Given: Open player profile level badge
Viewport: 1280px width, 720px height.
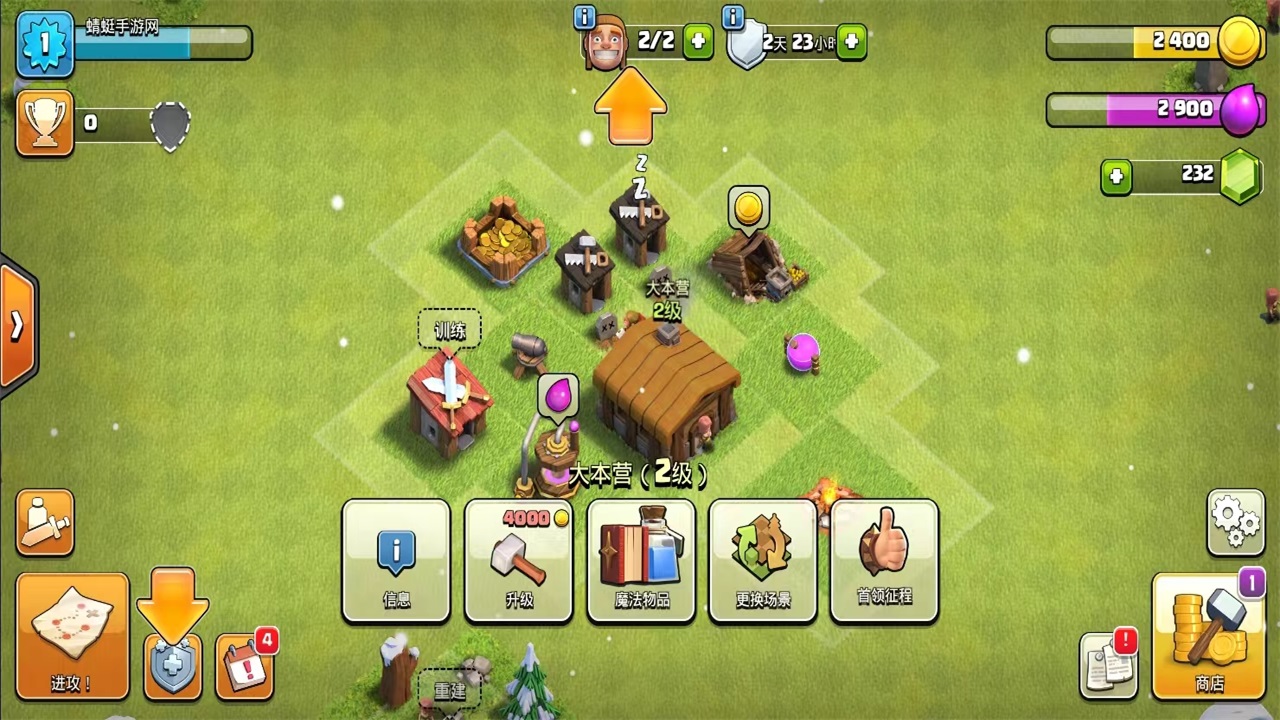Looking at the screenshot, I should [x=45, y=44].
